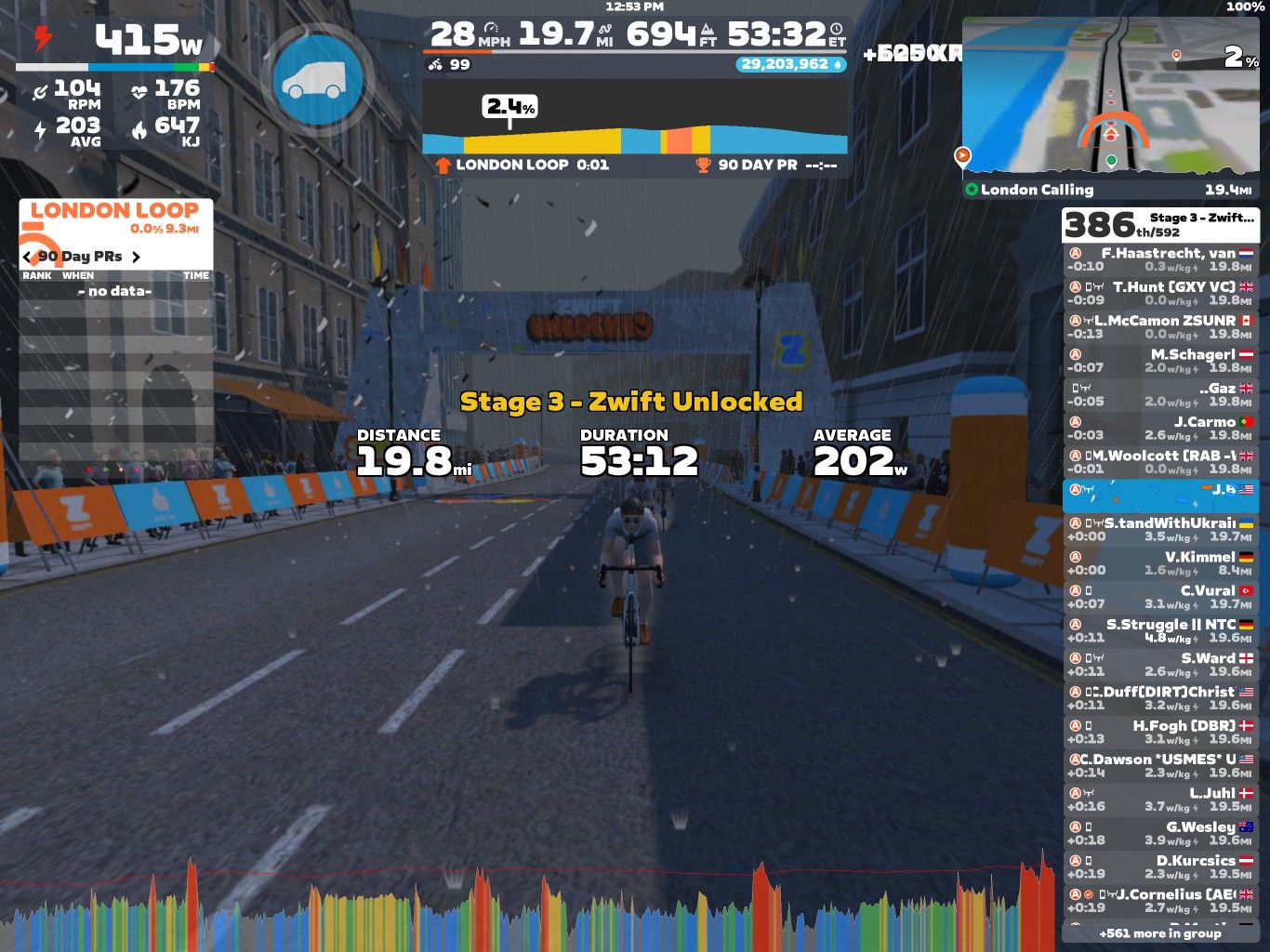Click the bicycle icon next to level 99
Viewport: 1270px width, 952px height.
(x=433, y=65)
